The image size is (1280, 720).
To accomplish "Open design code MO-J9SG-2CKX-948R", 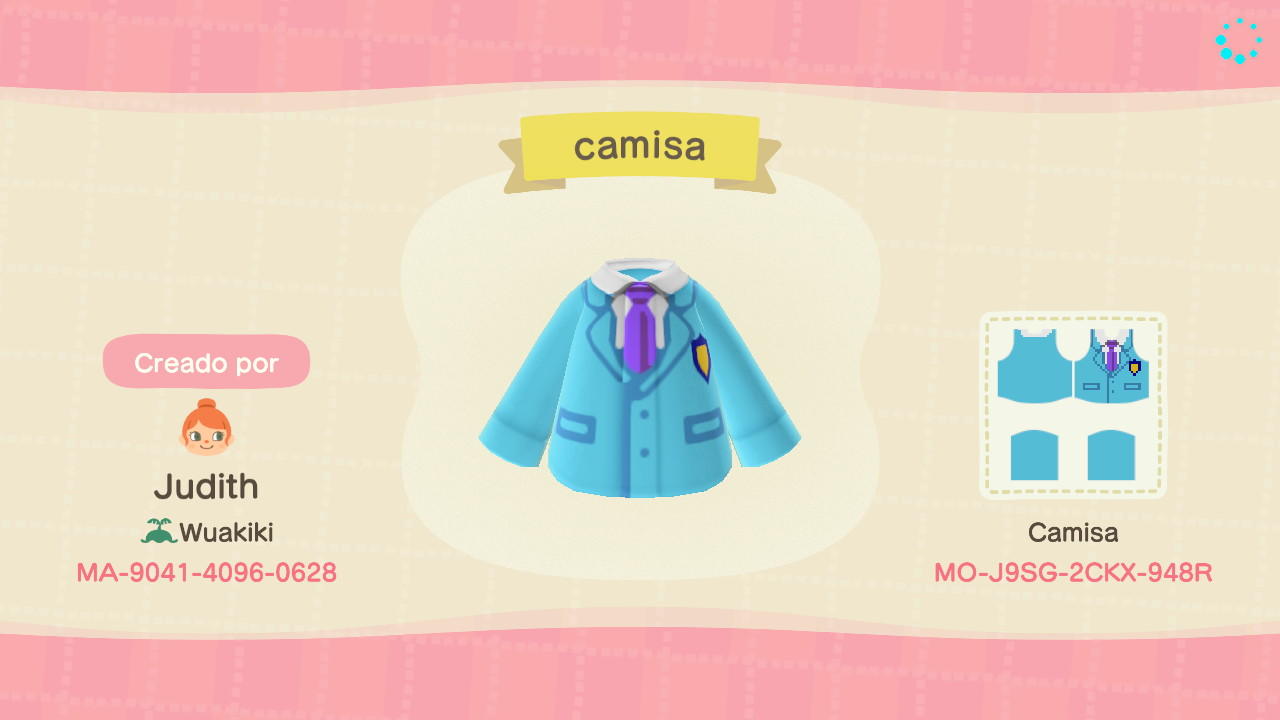I will pos(1073,573).
